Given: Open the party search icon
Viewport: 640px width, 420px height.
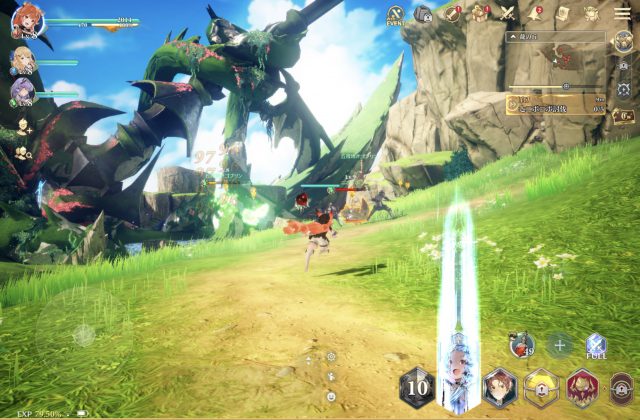Looking at the screenshot, I should [x=22, y=153].
